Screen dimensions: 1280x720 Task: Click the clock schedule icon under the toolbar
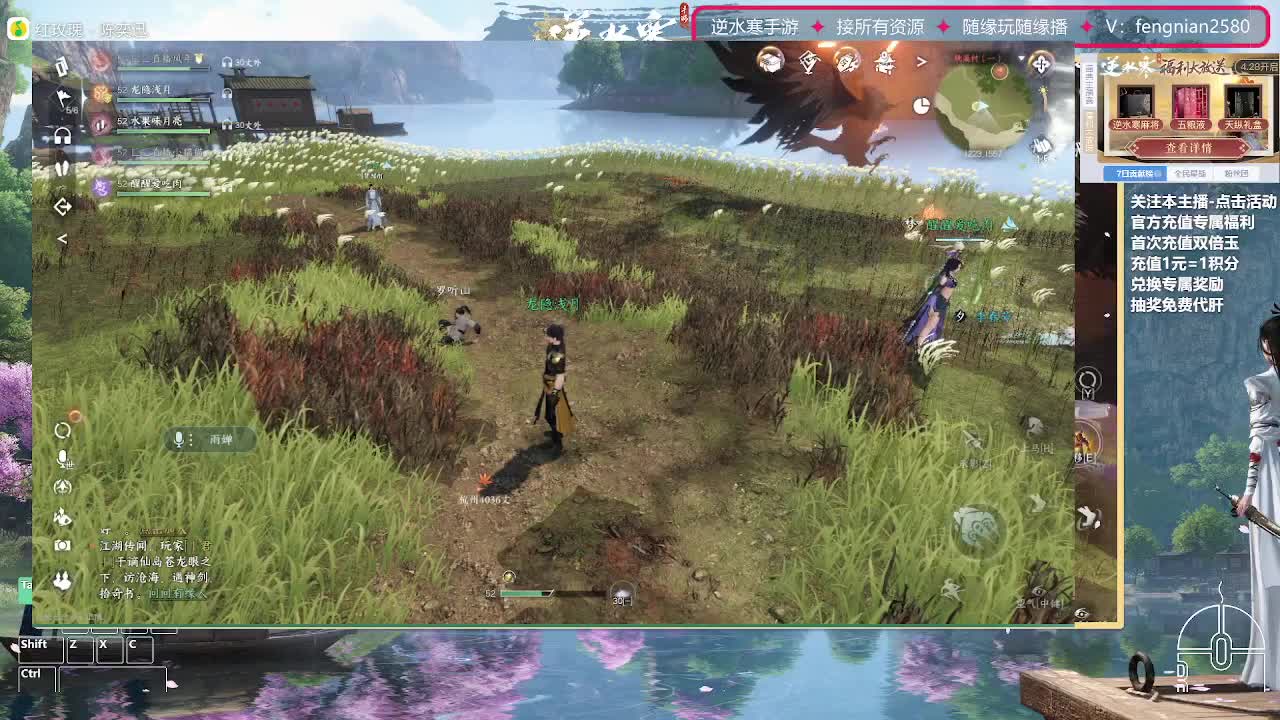[x=921, y=107]
